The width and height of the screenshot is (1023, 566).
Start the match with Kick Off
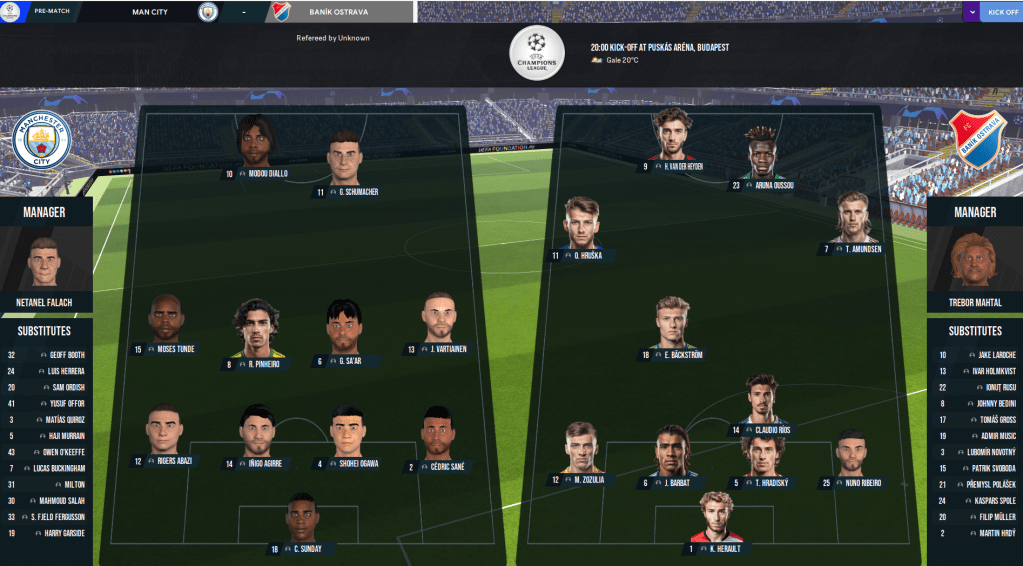1002,12
